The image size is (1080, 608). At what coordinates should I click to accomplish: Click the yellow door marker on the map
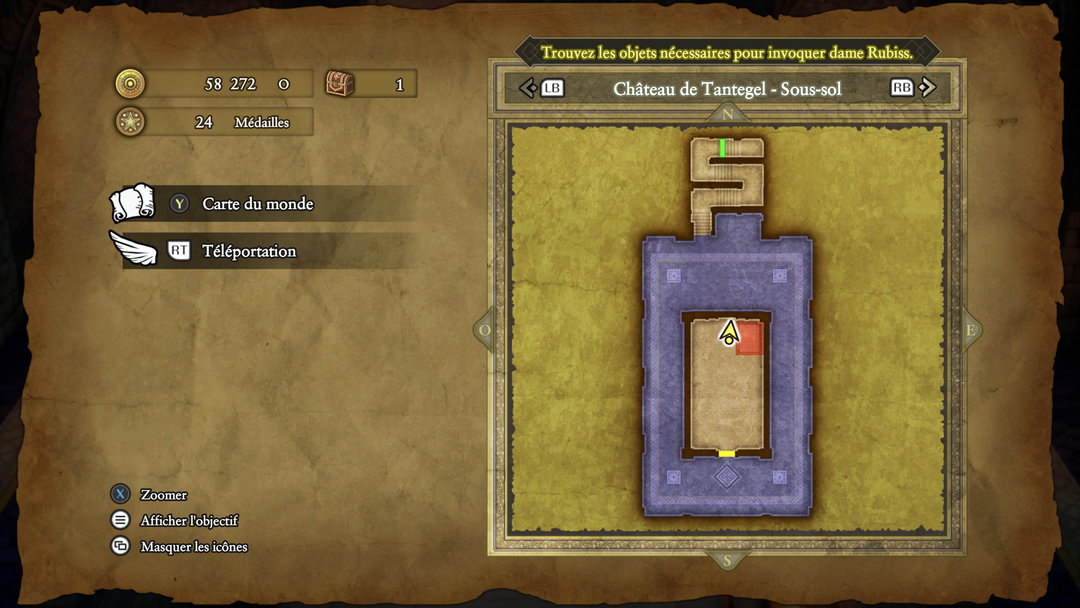[727, 454]
